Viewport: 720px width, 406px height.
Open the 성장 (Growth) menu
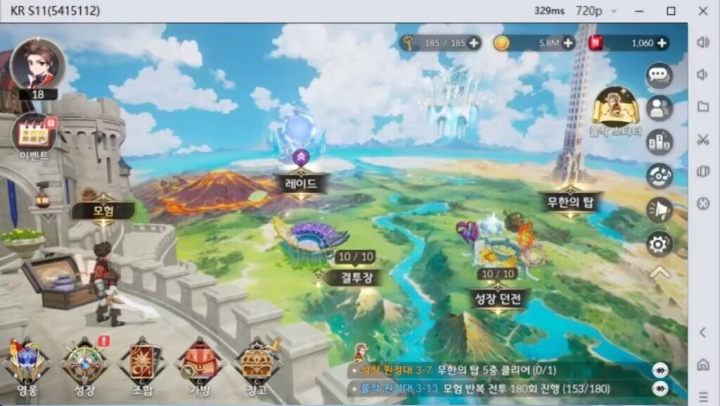coord(85,364)
